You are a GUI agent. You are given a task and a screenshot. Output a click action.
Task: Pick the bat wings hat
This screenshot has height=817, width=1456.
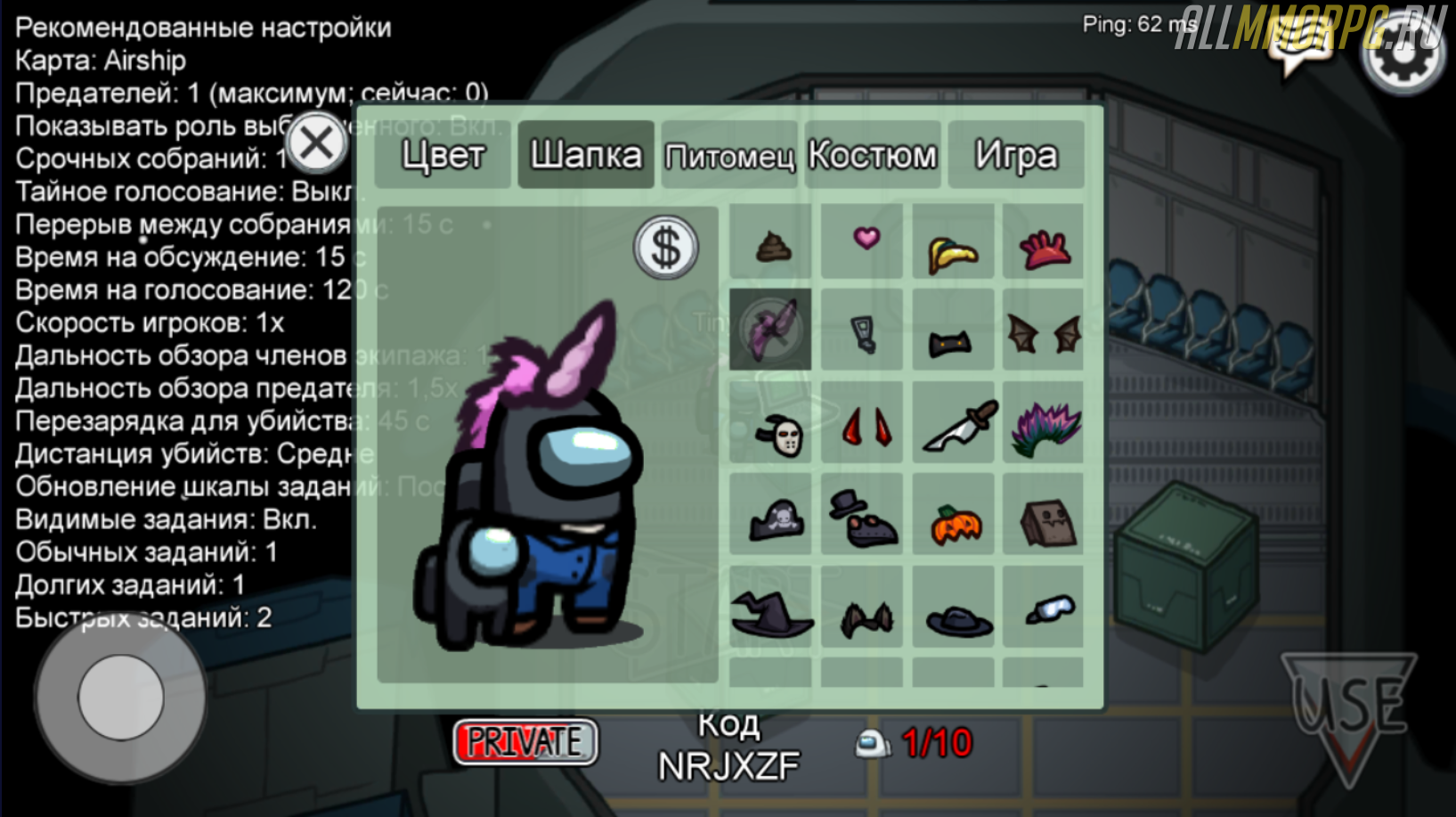pyautogui.click(x=1044, y=334)
